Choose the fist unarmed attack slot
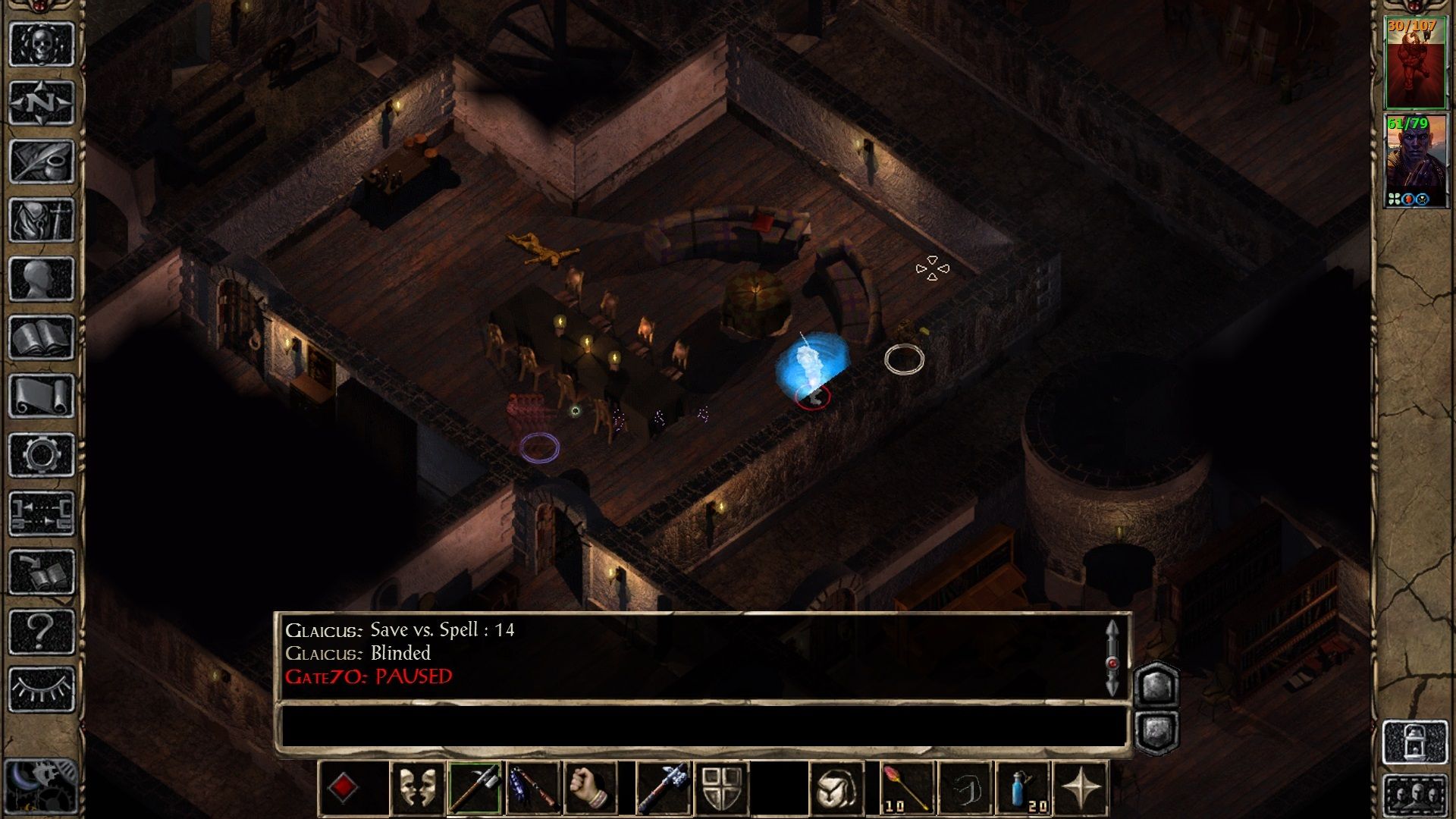The image size is (1456, 819). coord(591,789)
